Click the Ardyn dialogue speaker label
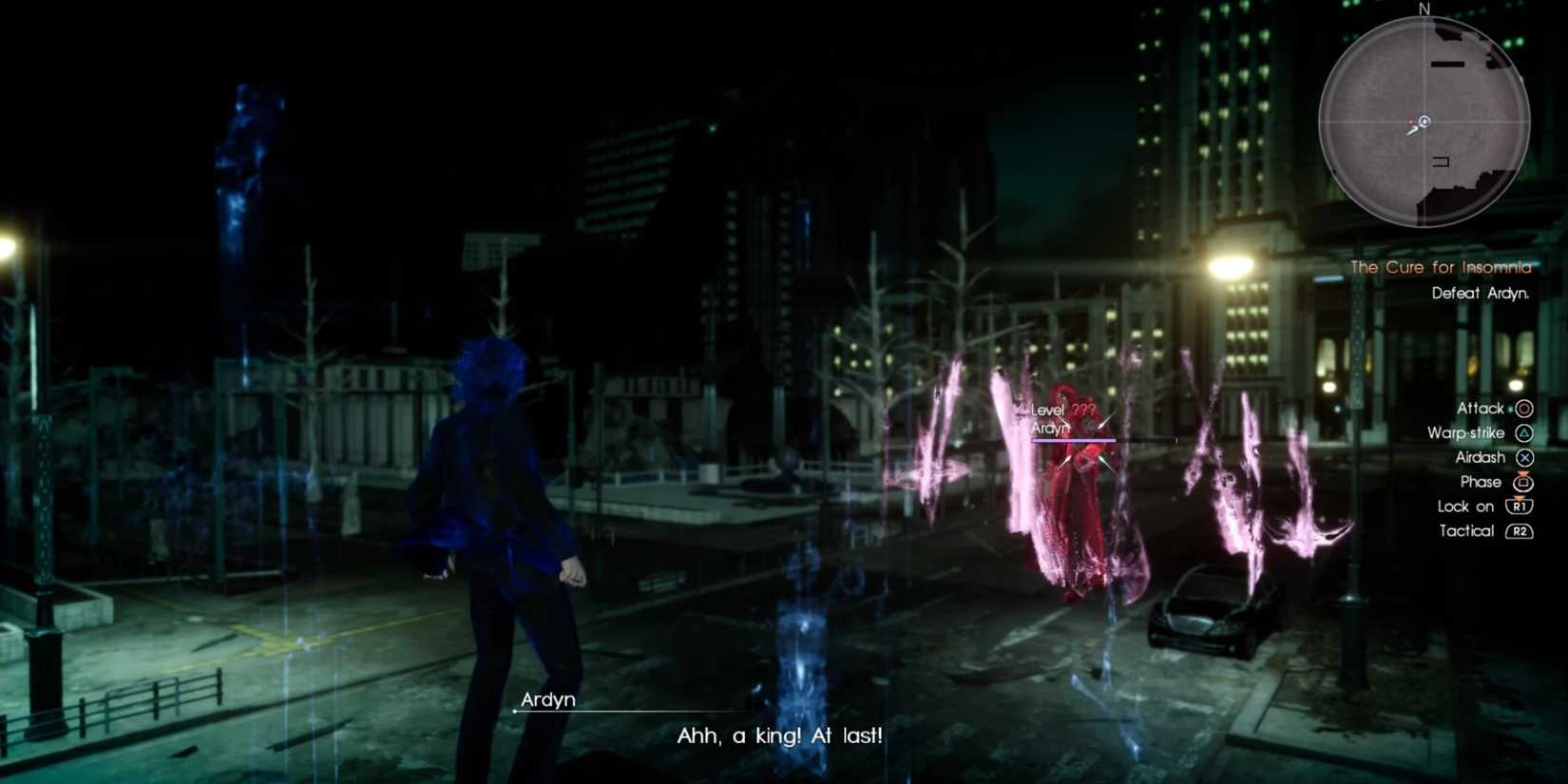 pos(548,699)
